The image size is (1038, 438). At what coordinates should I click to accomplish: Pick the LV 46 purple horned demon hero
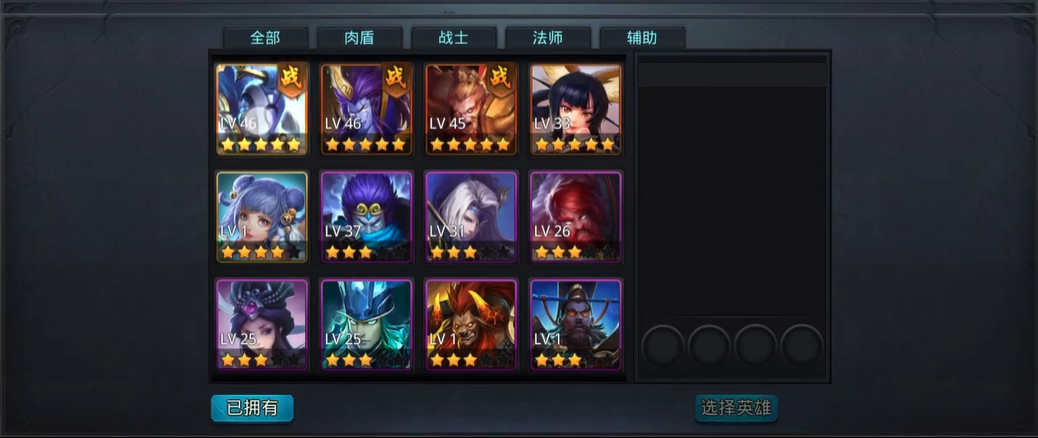366,109
